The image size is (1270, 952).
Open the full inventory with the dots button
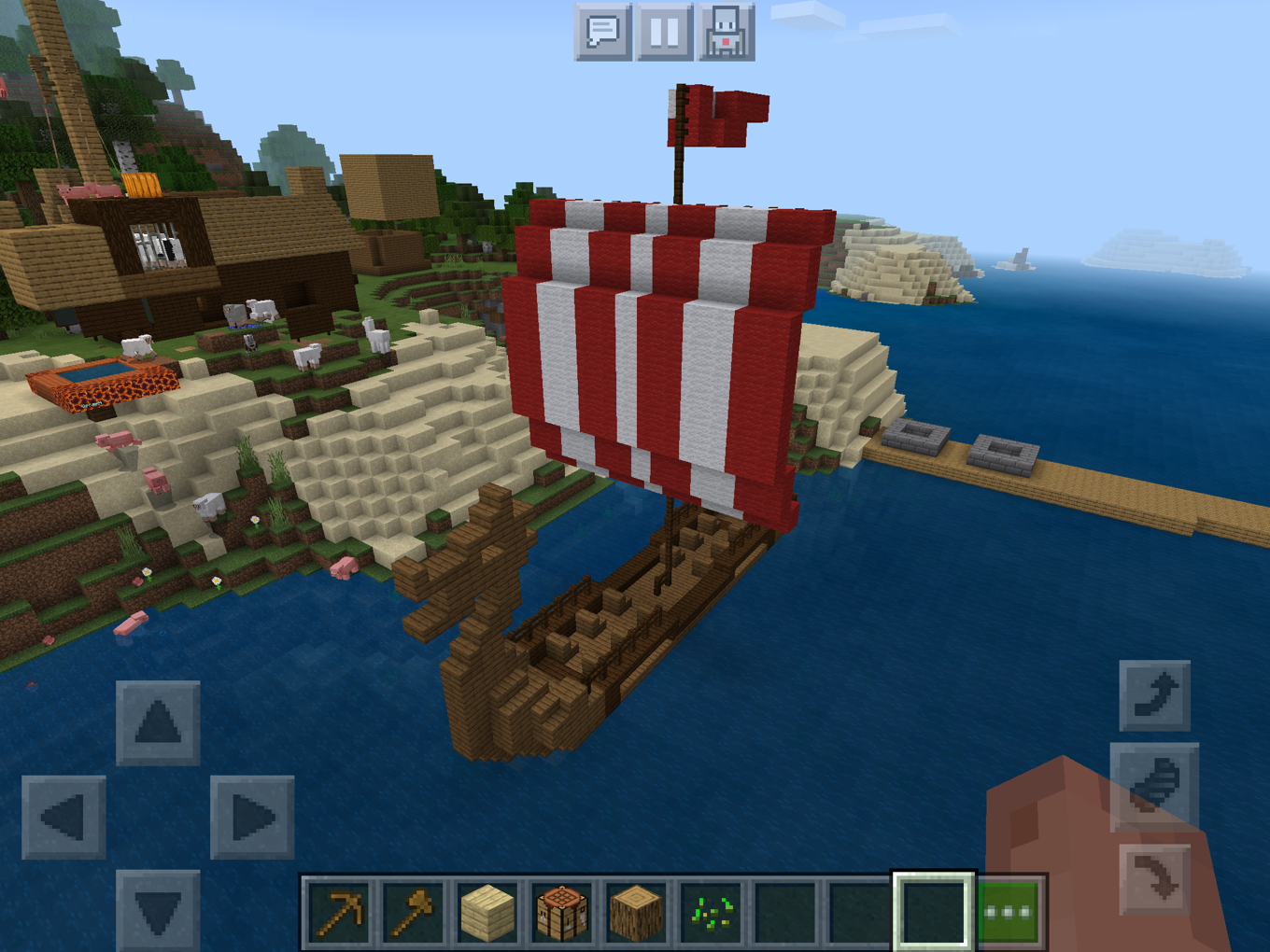coord(1009,910)
